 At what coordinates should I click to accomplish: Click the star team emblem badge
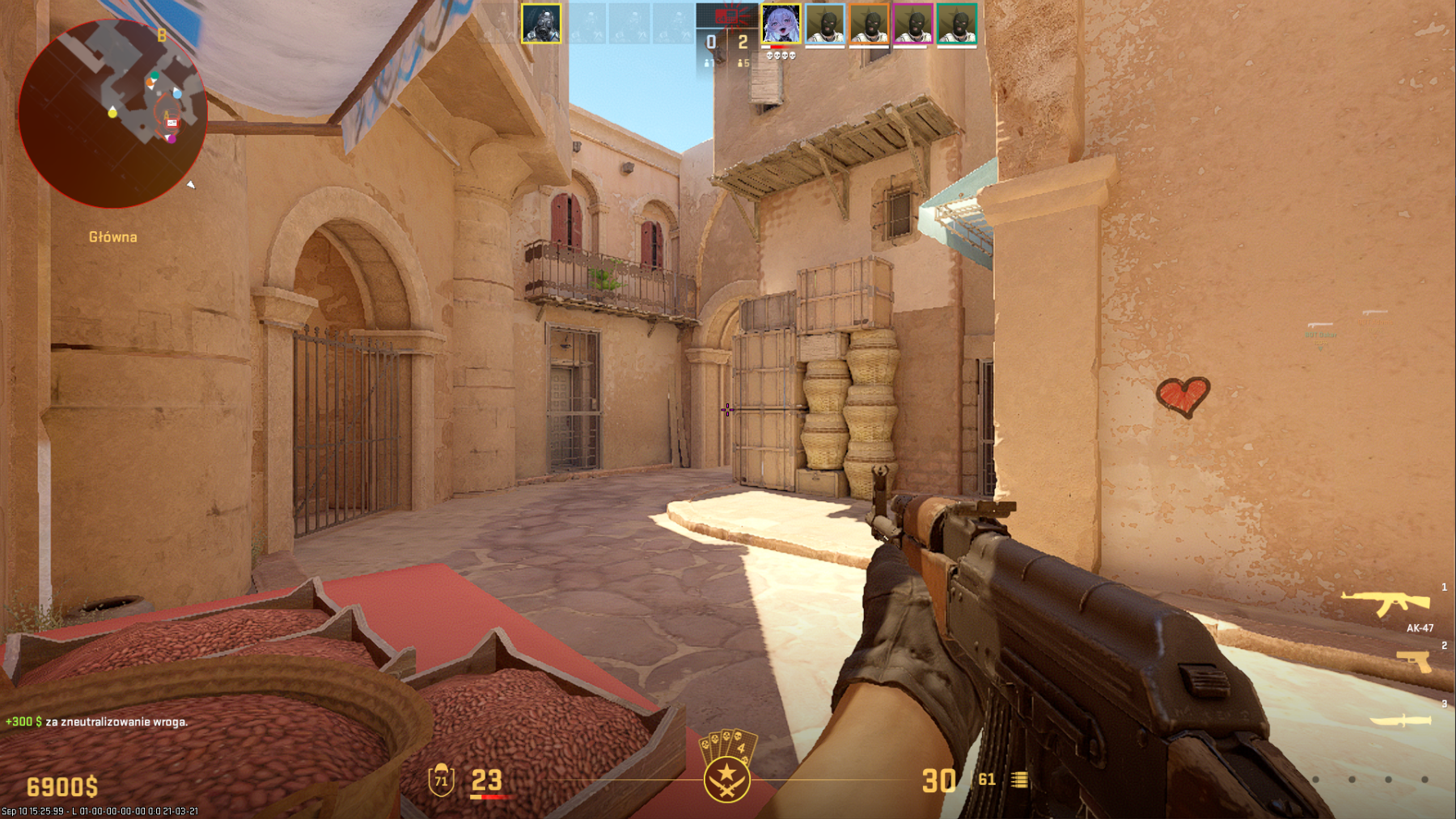pyautogui.click(x=726, y=779)
